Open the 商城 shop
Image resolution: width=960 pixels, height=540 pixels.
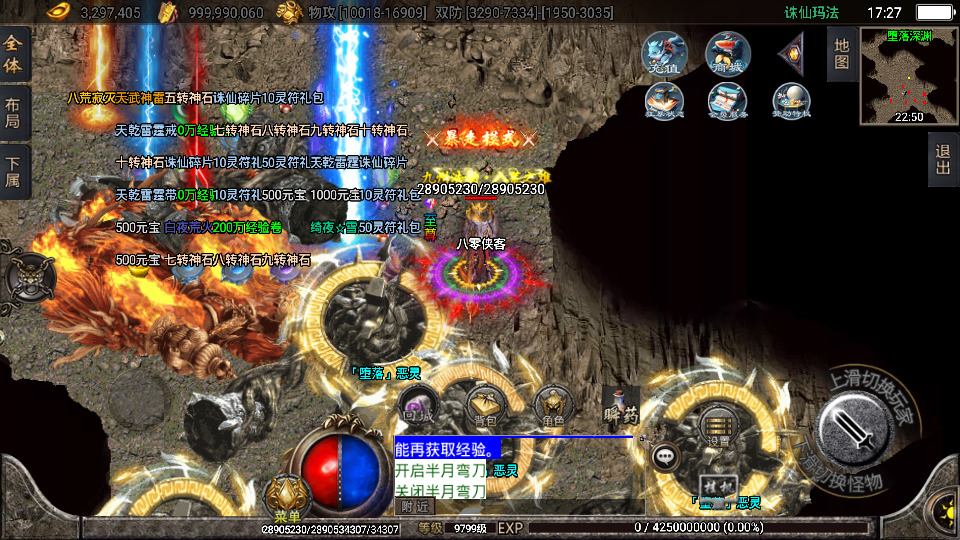[x=727, y=51]
